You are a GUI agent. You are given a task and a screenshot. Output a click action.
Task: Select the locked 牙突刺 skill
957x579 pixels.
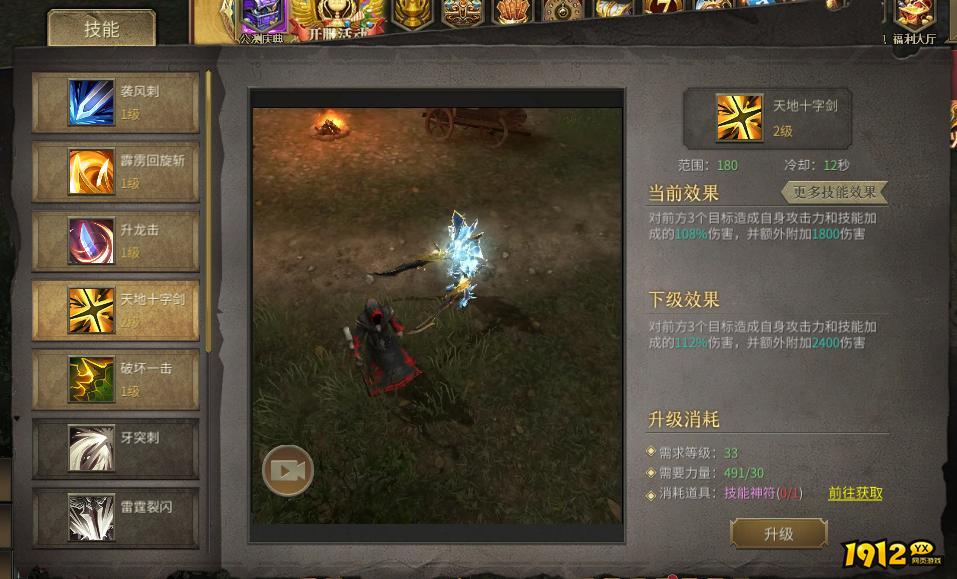click(115, 448)
